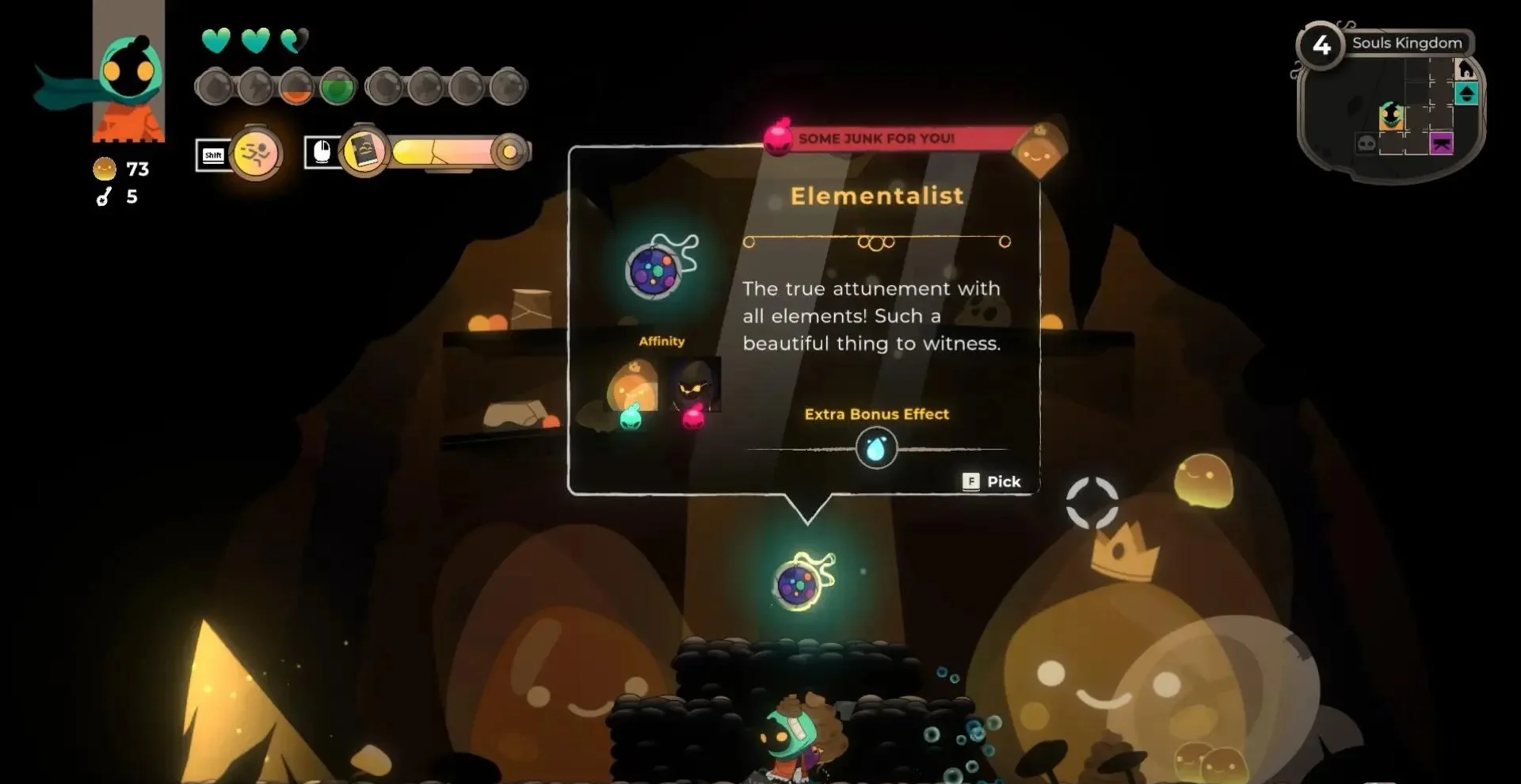Click the orange potion flask slot
This screenshot has height=784, width=1521.
pyautogui.click(x=297, y=88)
